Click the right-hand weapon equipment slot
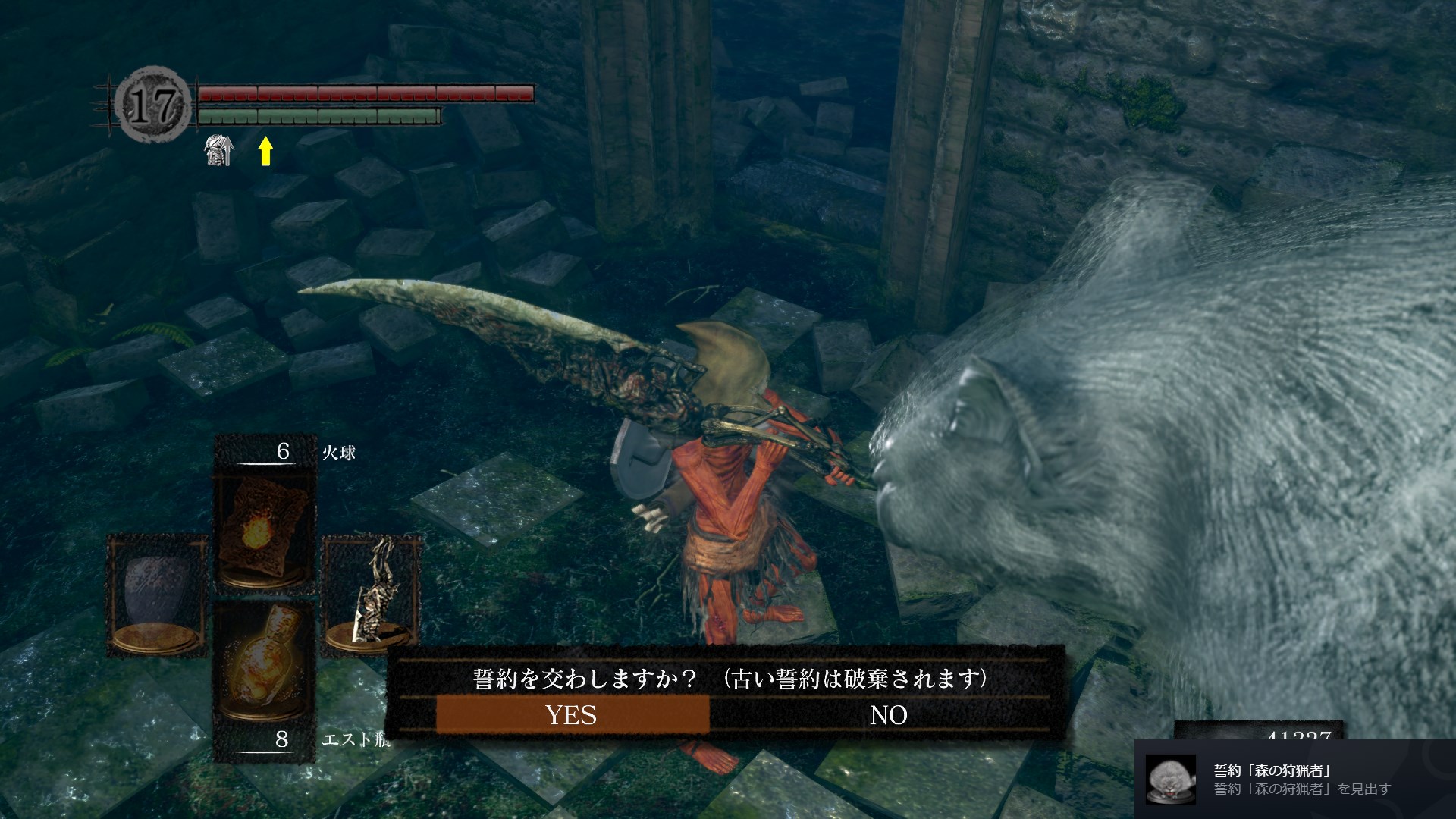Image resolution: width=1456 pixels, height=819 pixels. point(372,595)
